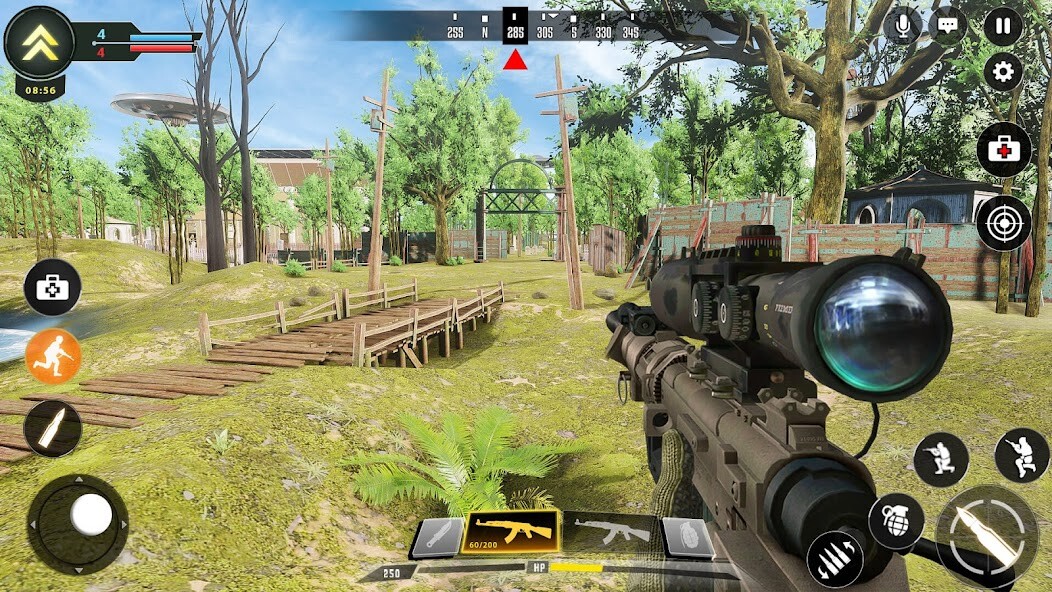Open the text chat bubble

click(946, 25)
